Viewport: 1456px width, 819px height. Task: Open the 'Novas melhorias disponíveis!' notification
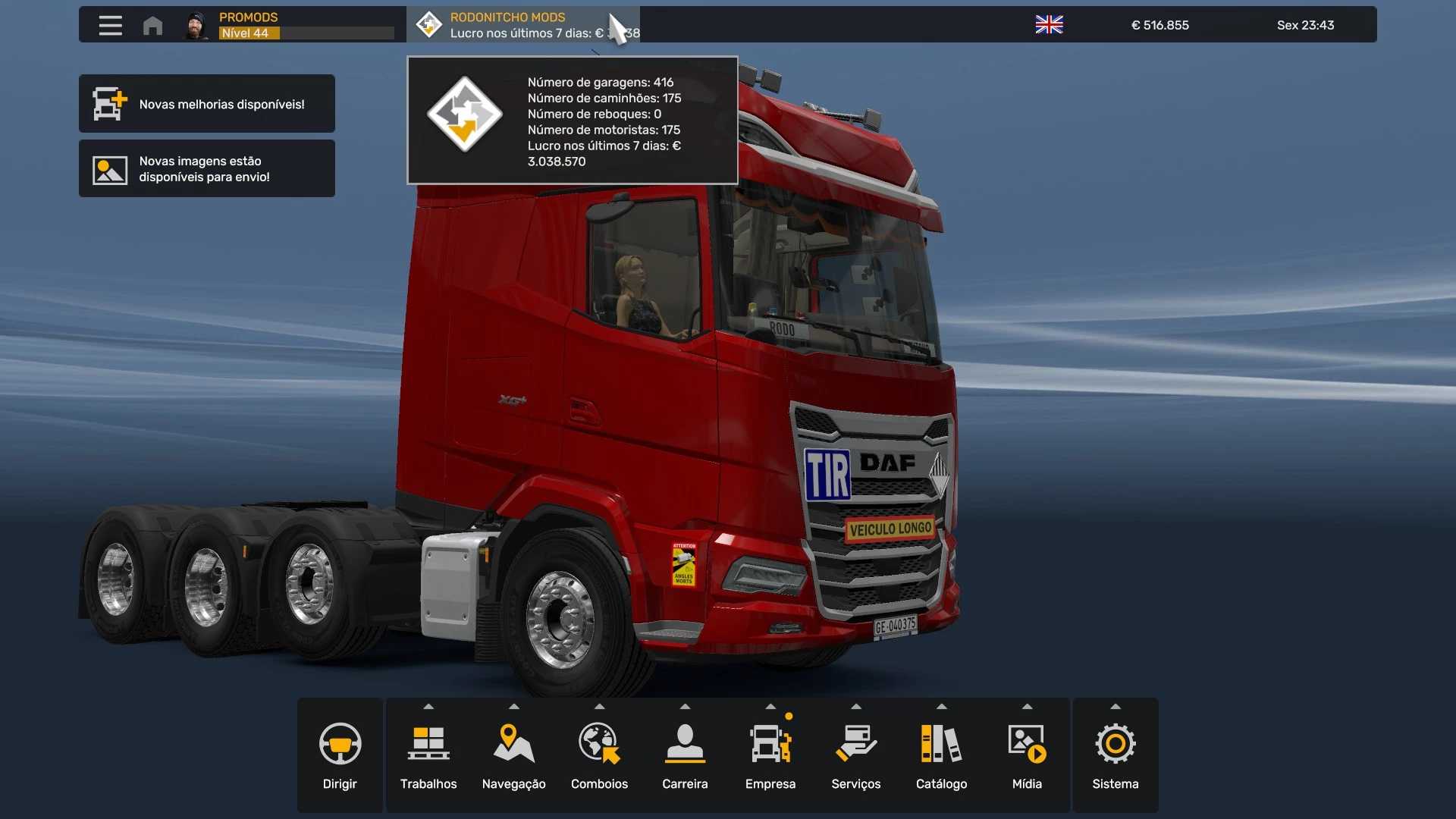click(x=206, y=104)
